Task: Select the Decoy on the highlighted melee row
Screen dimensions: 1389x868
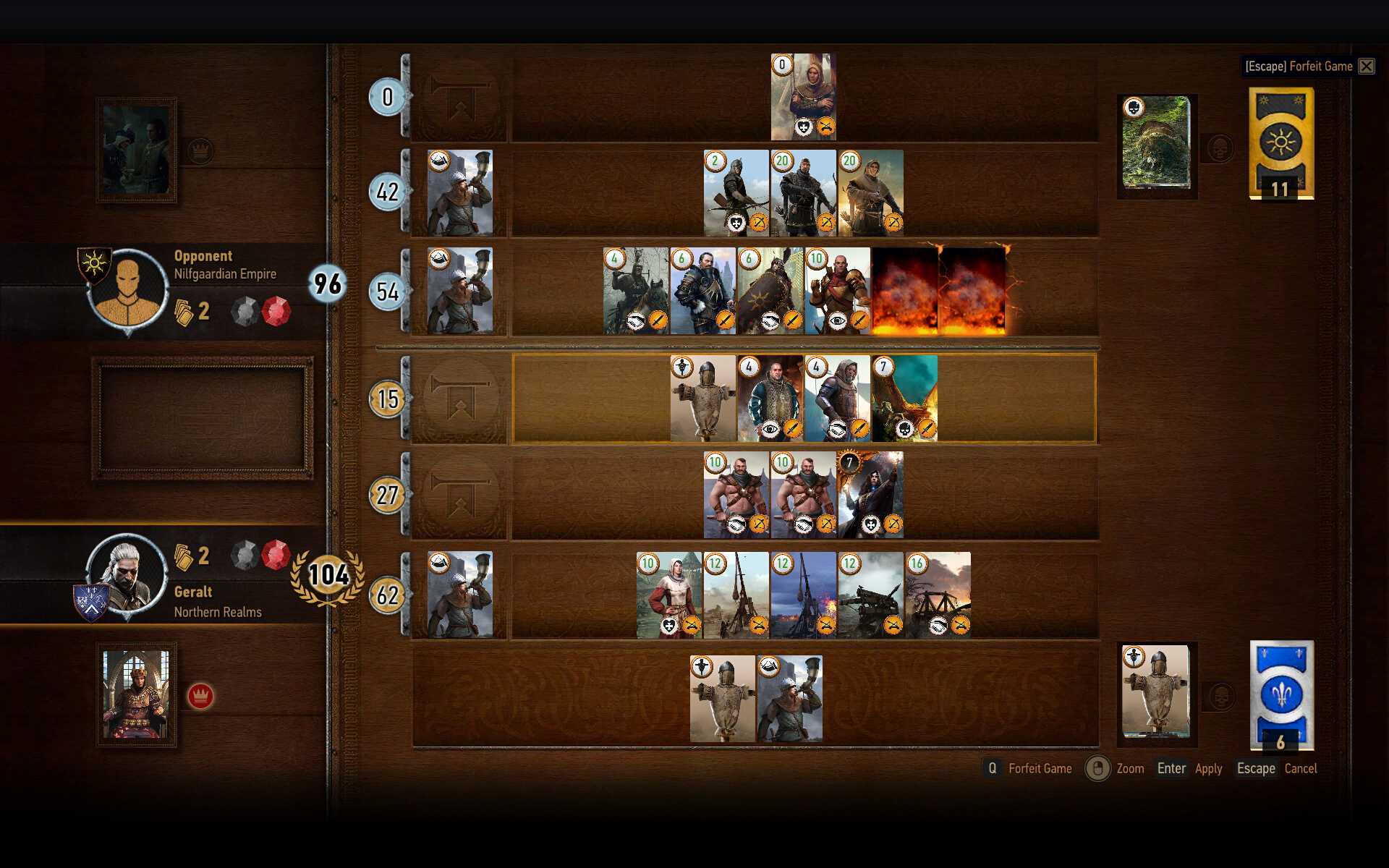Action: [x=702, y=398]
